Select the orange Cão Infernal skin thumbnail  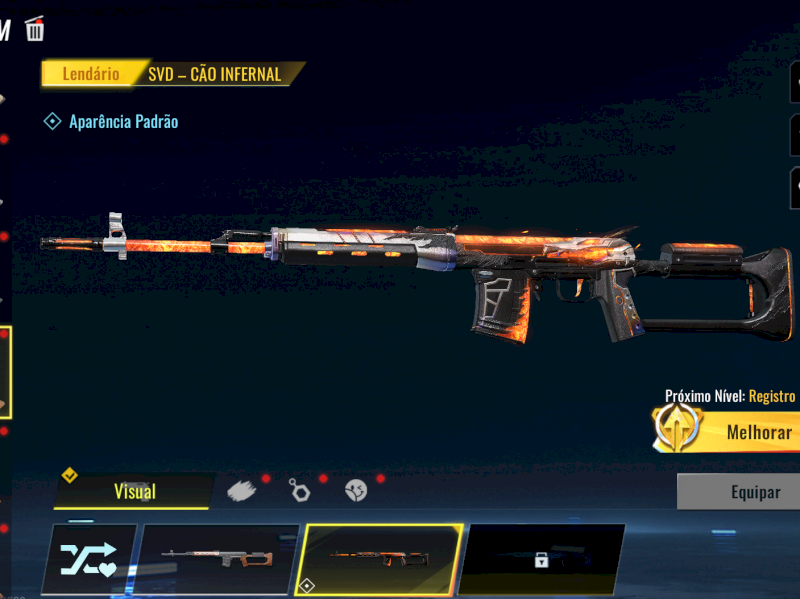[383, 560]
